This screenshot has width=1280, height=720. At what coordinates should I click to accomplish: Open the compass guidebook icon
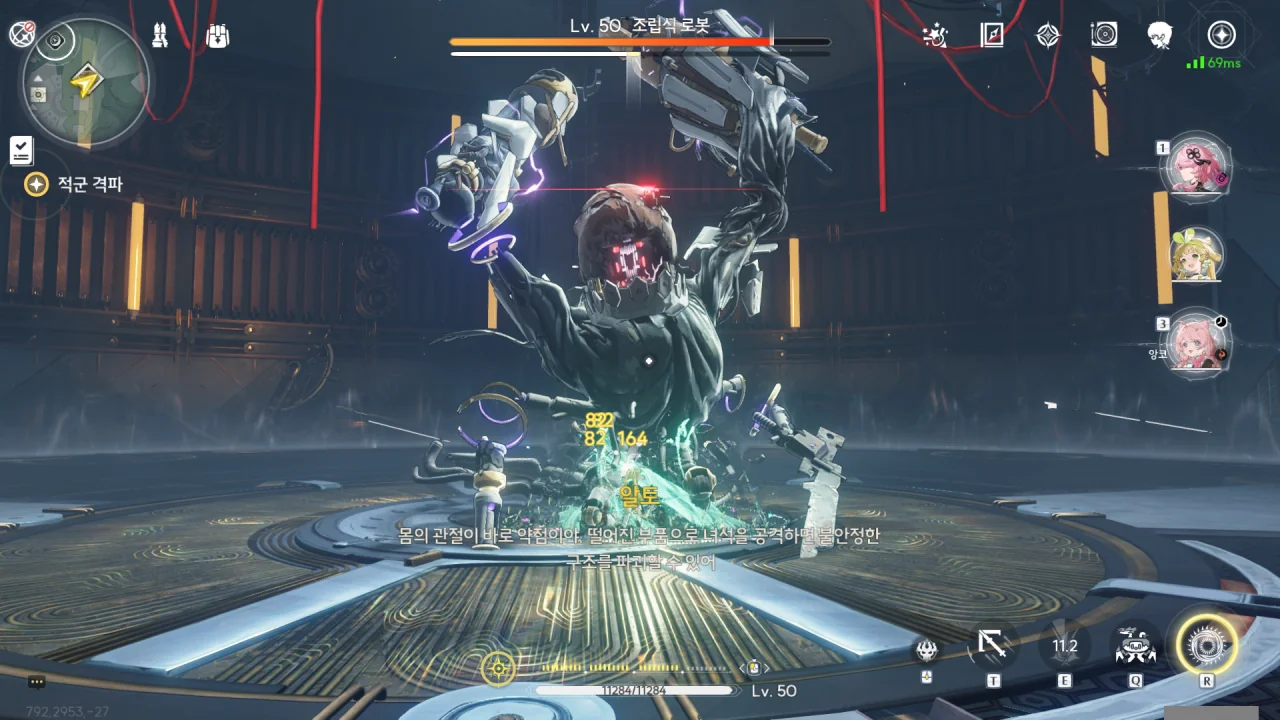click(991, 36)
